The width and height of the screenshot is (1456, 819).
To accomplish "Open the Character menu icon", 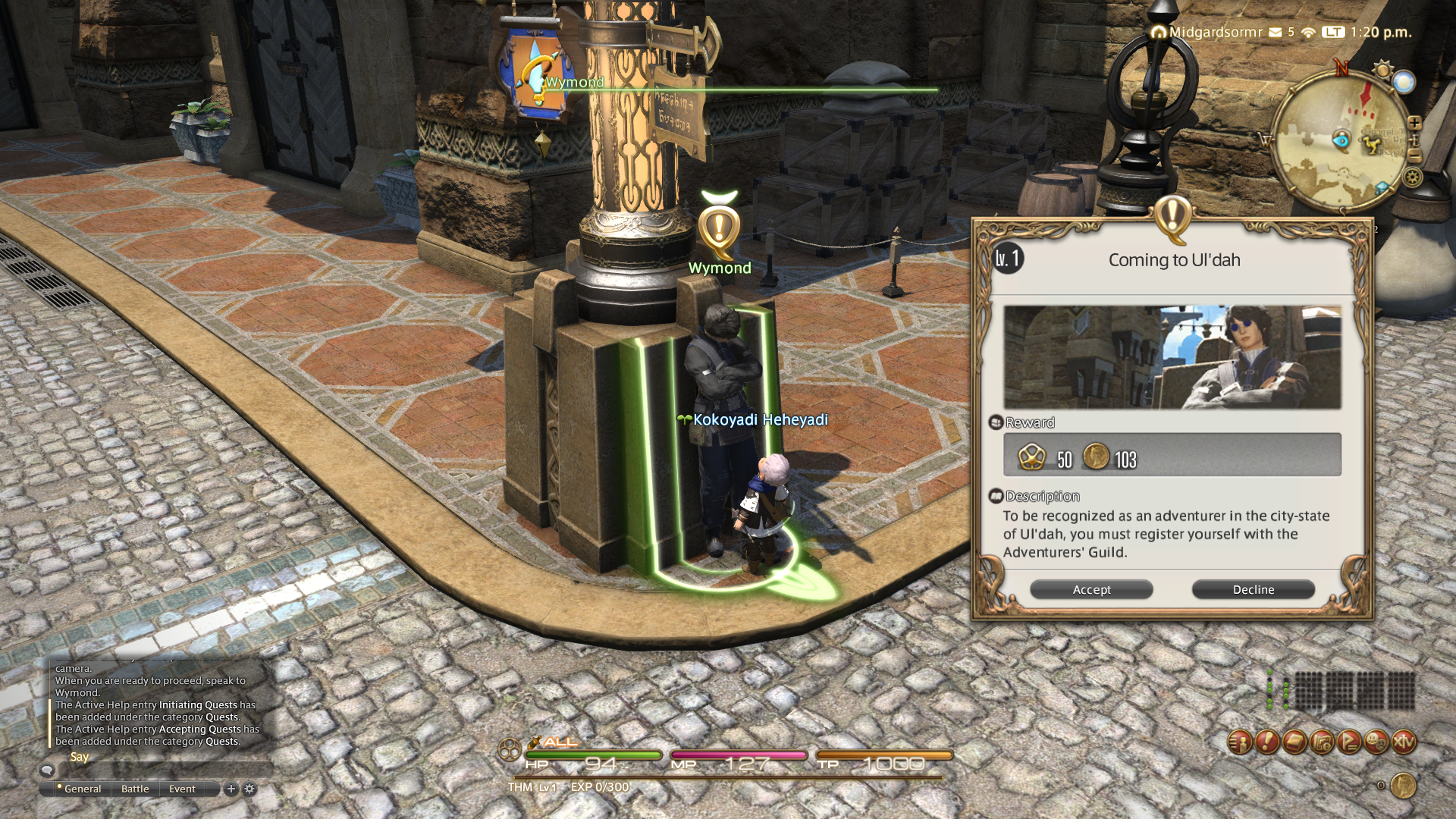I will 1240,742.
